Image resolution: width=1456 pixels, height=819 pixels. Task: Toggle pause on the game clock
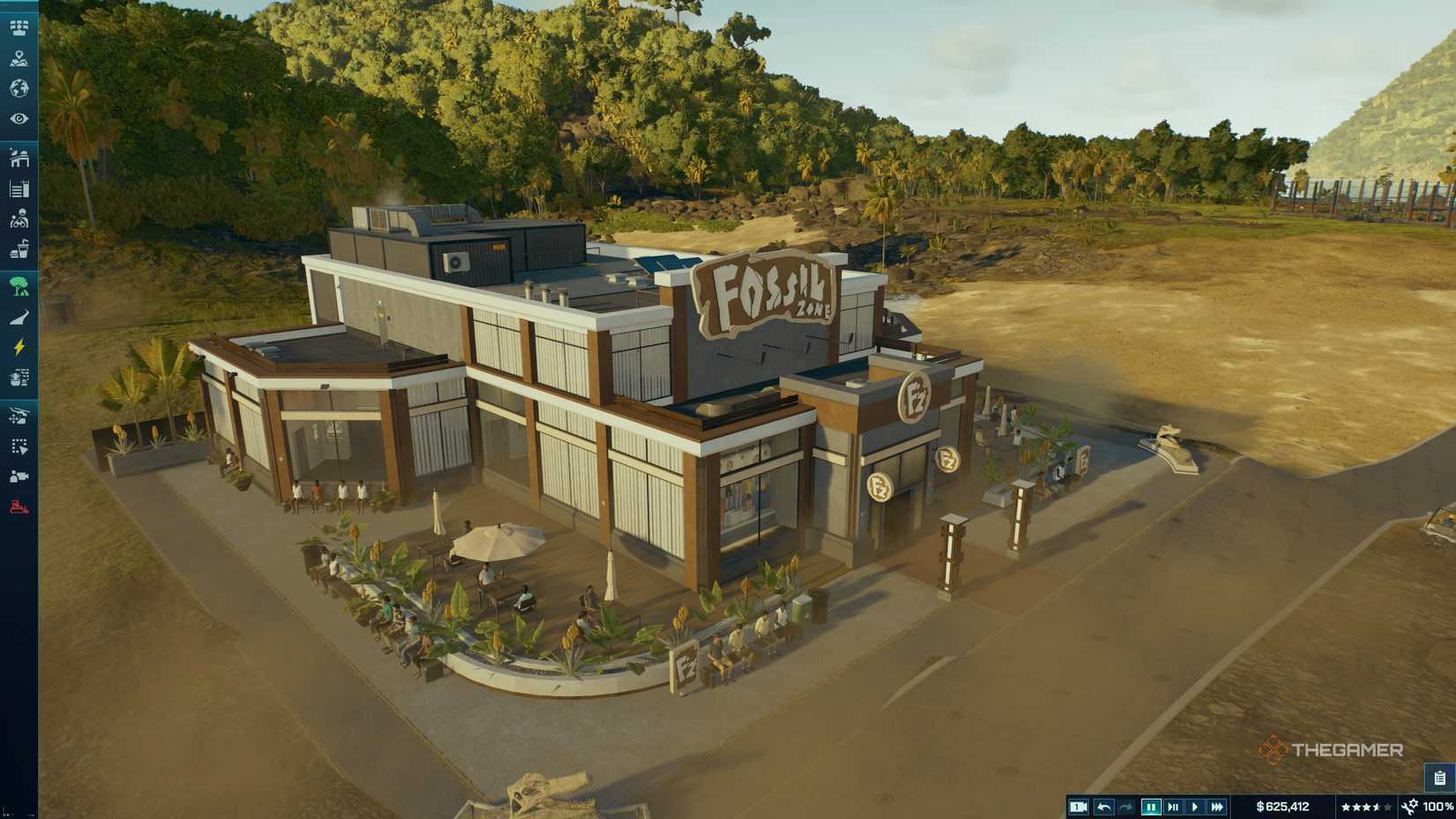pyautogui.click(x=1152, y=806)
